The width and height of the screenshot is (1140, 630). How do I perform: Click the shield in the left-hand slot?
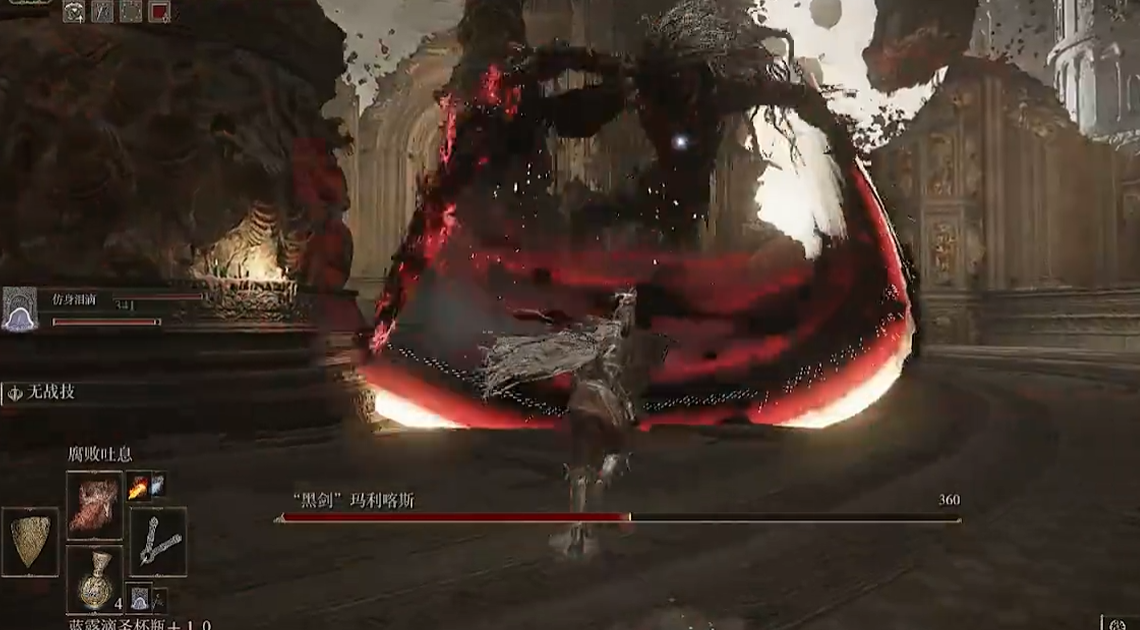tap(30, 542)
